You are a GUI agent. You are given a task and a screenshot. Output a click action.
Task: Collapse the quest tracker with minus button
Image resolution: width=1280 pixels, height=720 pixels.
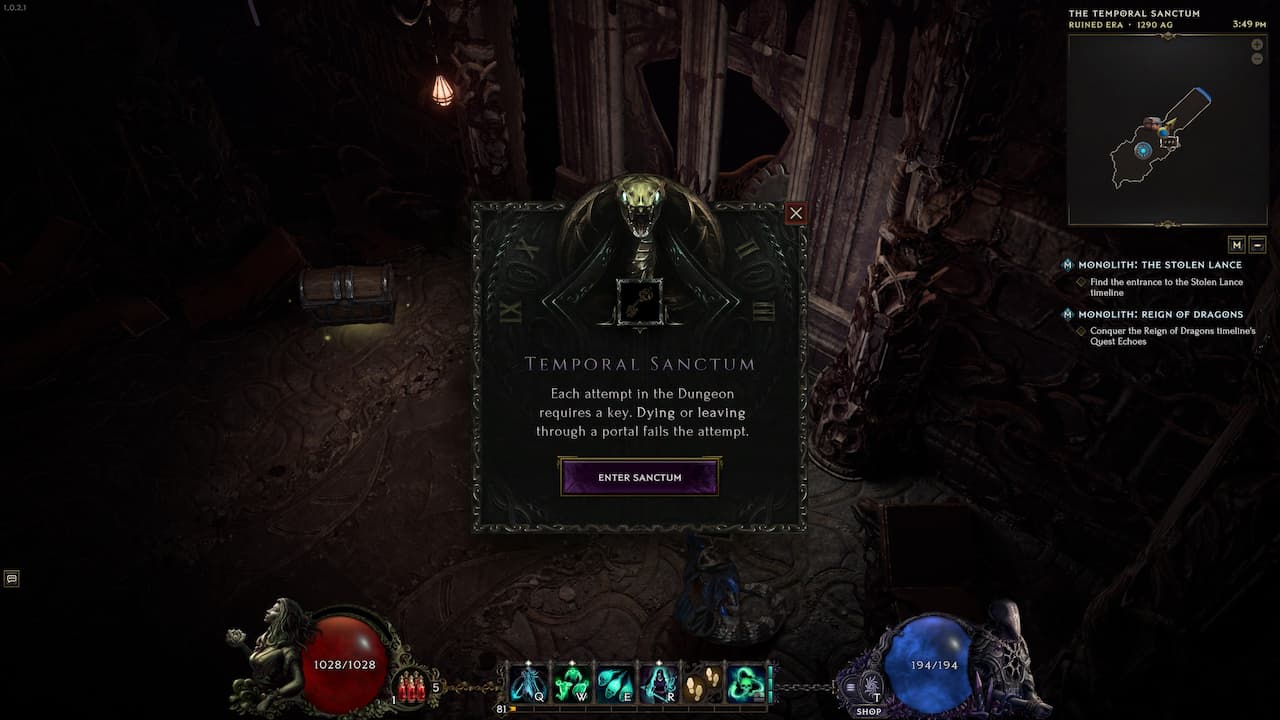1258,245
